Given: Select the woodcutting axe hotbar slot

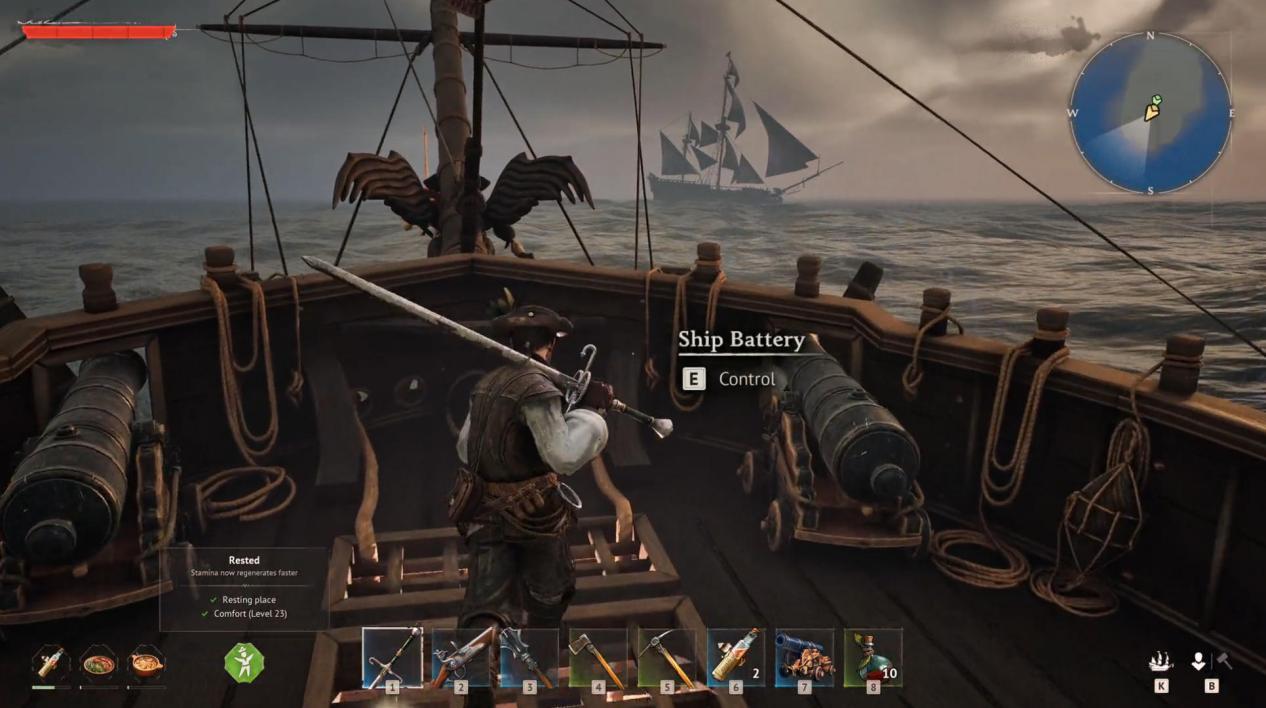Looking at the screenshot, I should (598, 657).
